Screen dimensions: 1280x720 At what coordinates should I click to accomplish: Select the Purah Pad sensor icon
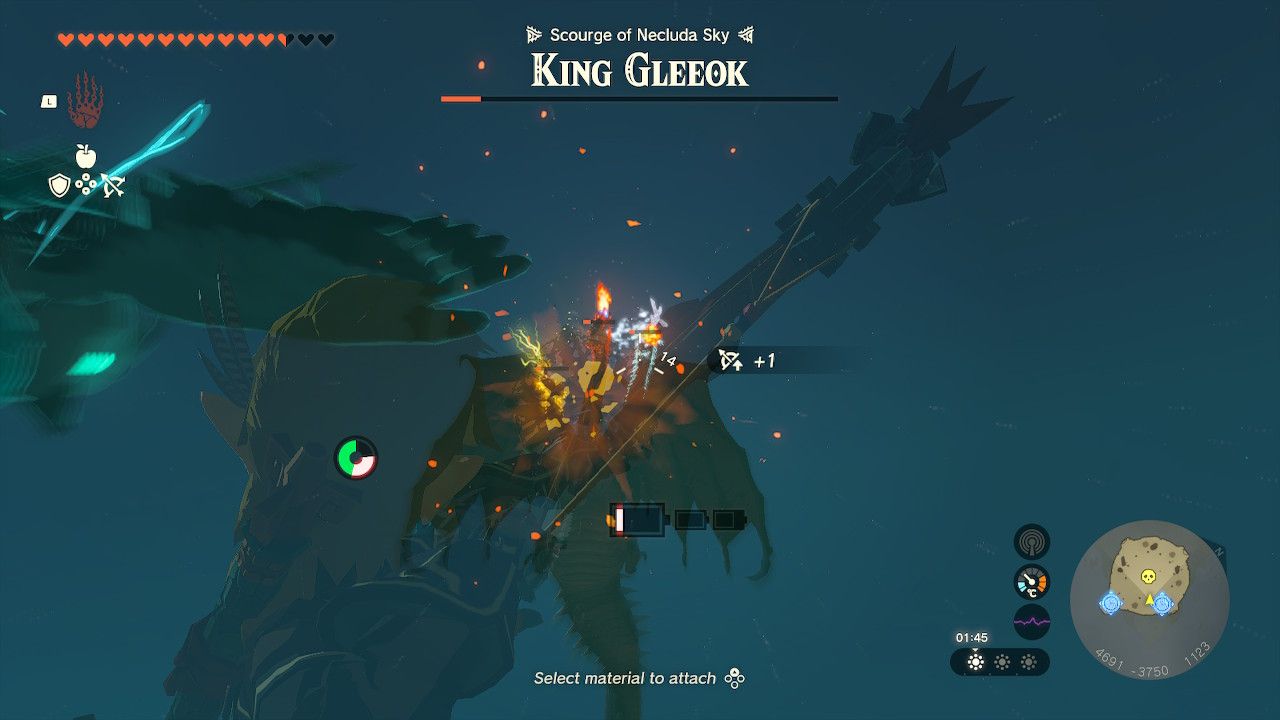click(x=1031, y=541)
